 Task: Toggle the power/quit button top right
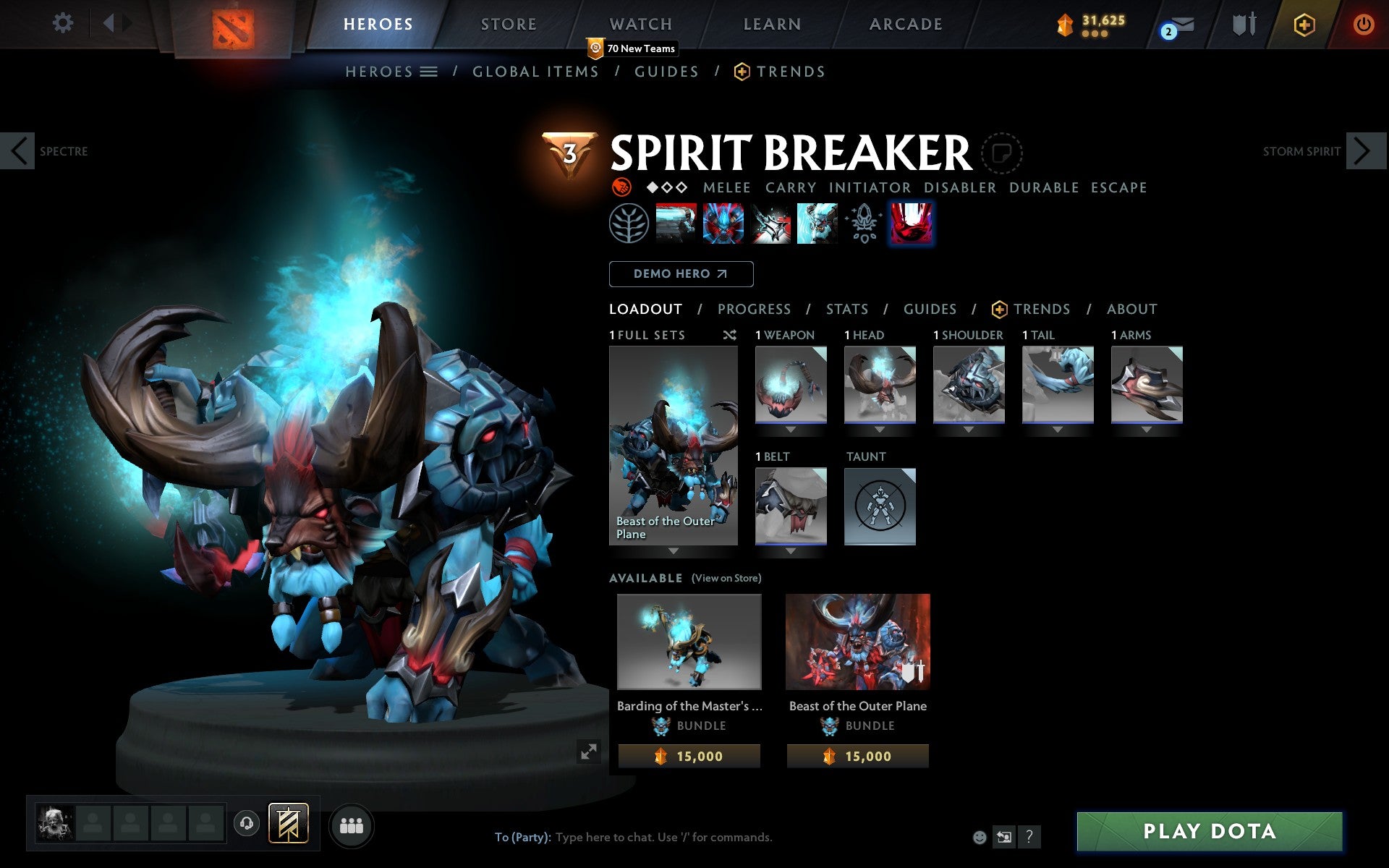pyautogui.click(x=1363, y=23)
